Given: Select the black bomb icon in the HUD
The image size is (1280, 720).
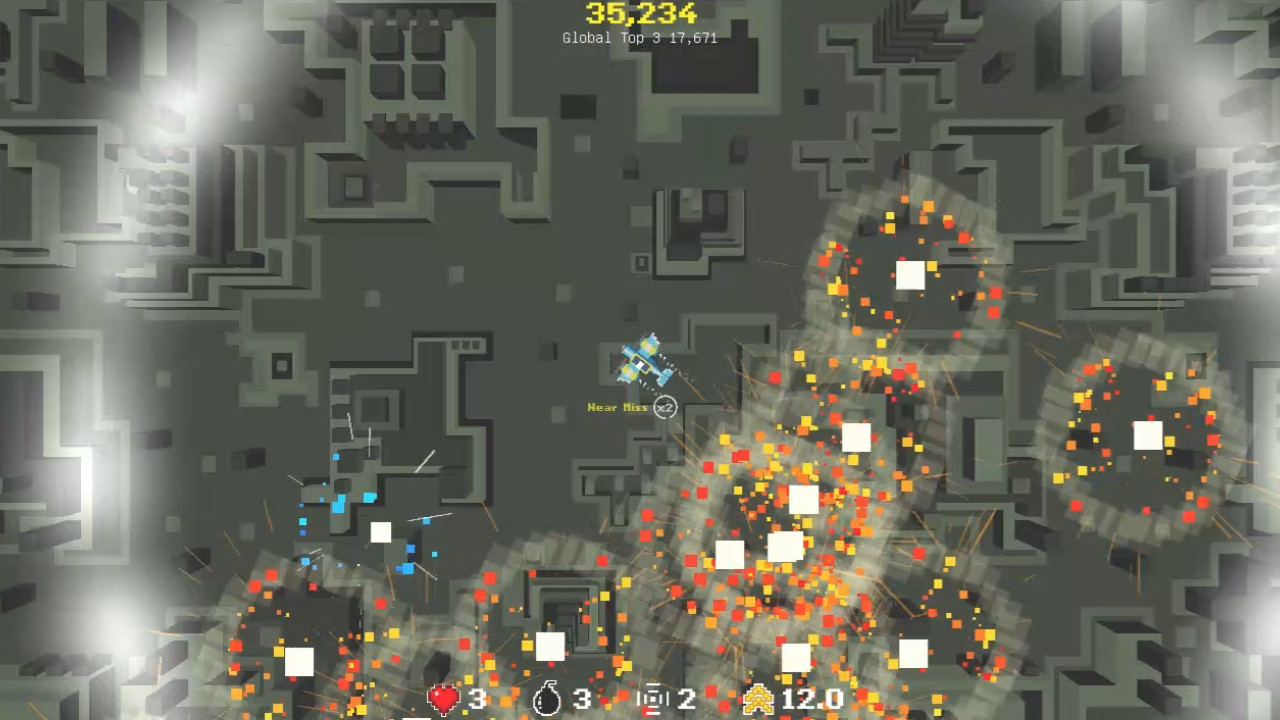Looking at the screenshot, I should point(547,699).
